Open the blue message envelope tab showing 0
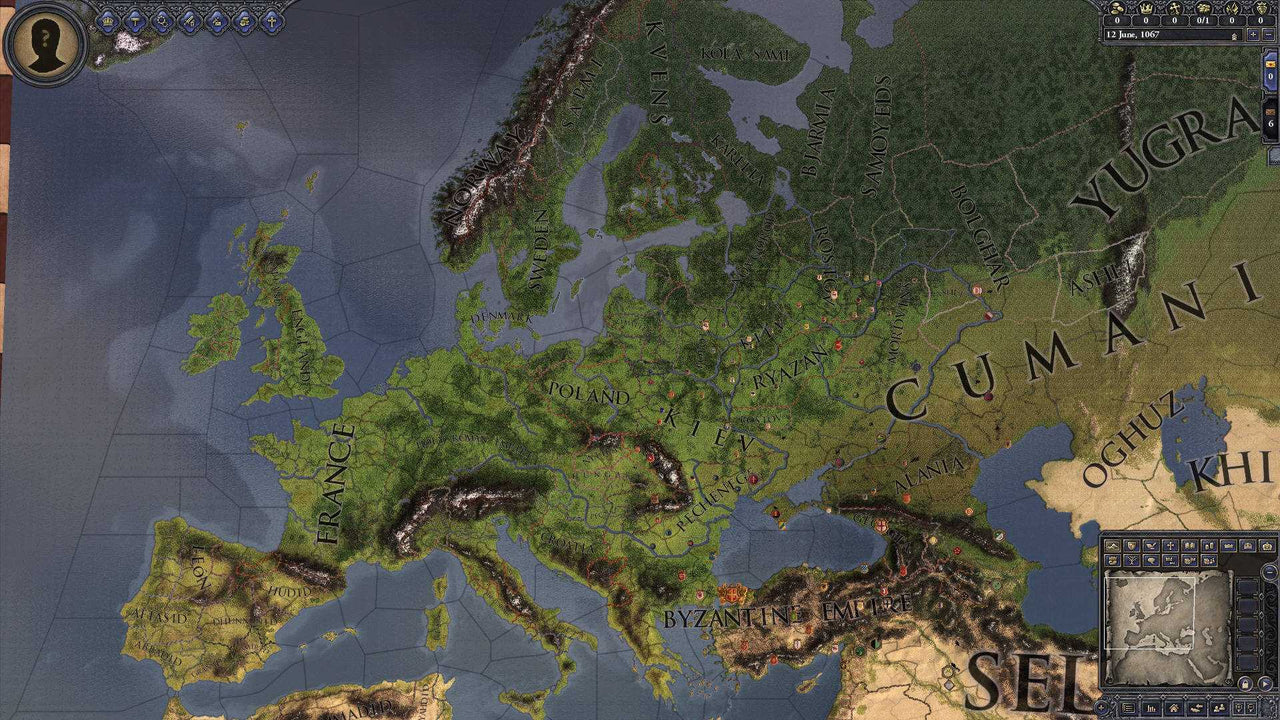The image size is (1280, 720). pos(1270,70)
